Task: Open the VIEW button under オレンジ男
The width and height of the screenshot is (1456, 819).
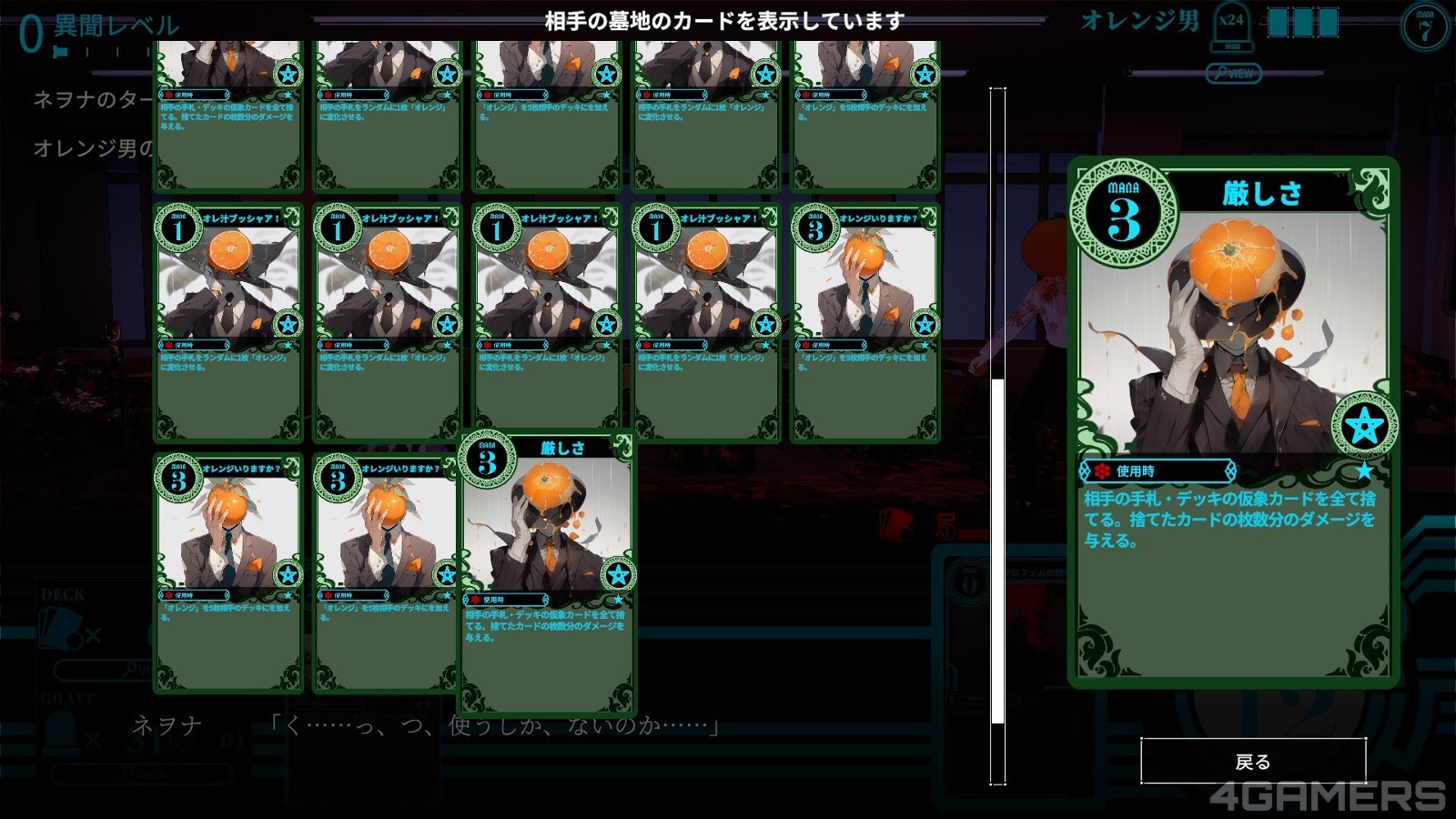Action: [x=1233, y=74]
